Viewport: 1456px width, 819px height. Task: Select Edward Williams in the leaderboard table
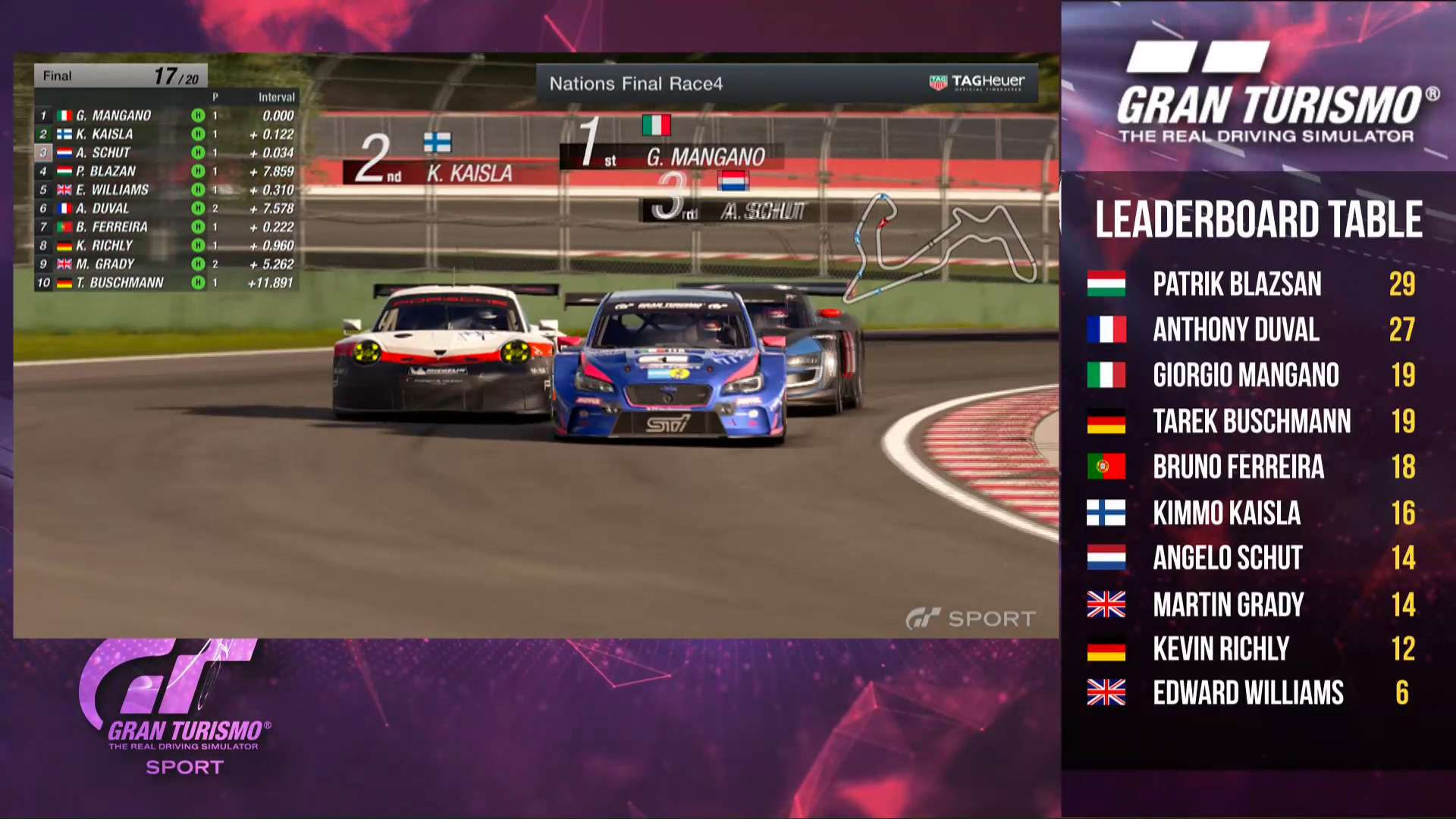tap(1251, 693)
